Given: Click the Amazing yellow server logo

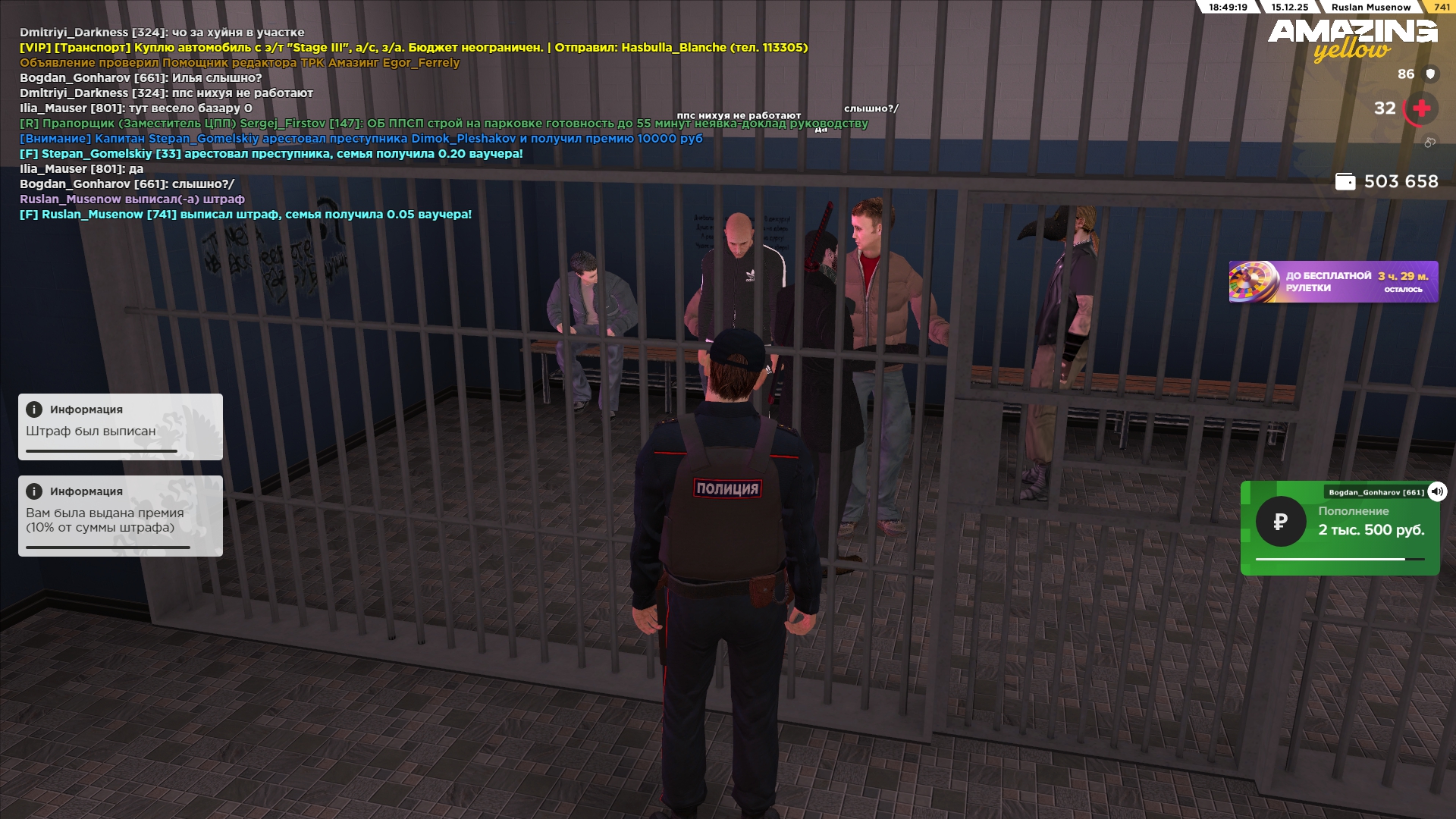Looking at the screenshot, I should 1352,39.
